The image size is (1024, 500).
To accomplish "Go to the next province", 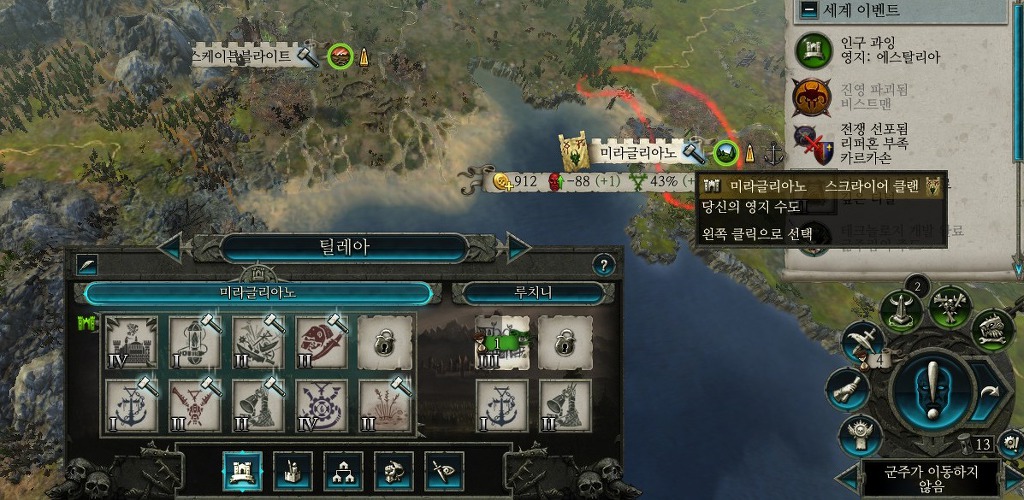I will coord(518,247).
